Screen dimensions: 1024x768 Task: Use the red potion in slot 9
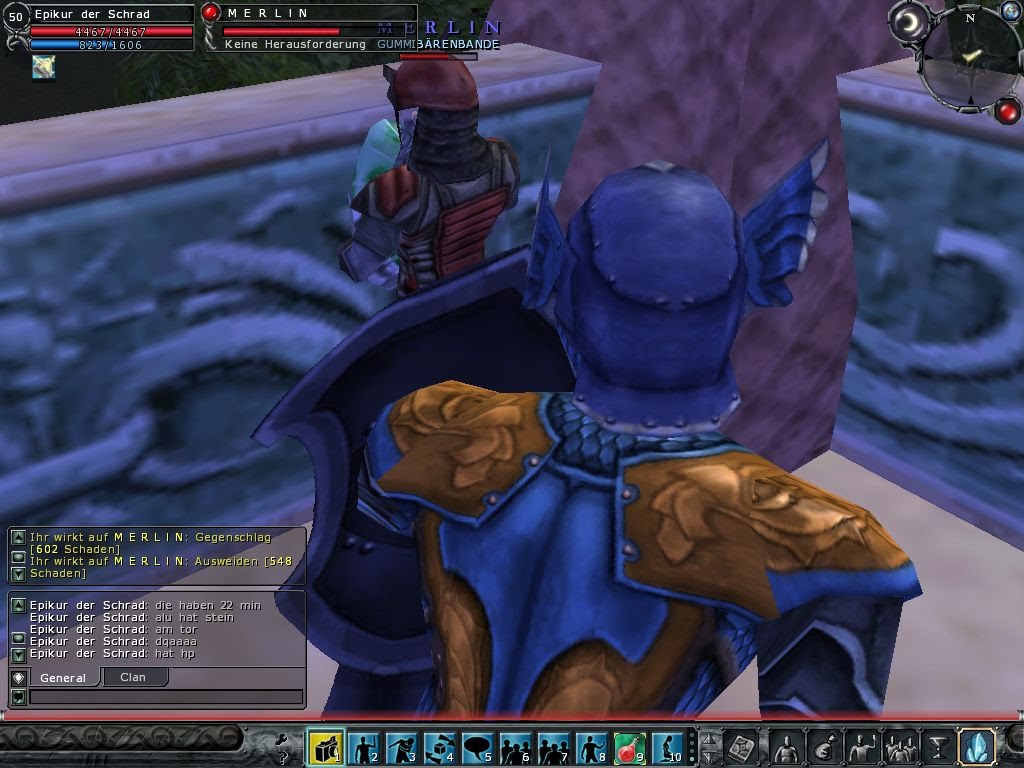click(x=629, y=747)
